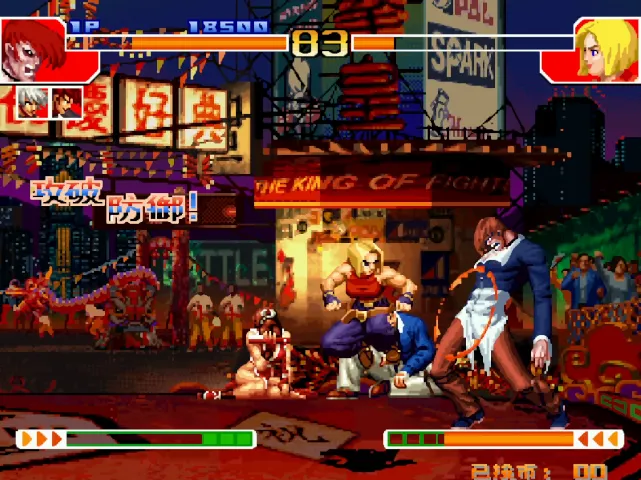
Task: Choose the white-haired reserve teammate portrait
Action: click(x=32, y=101)
